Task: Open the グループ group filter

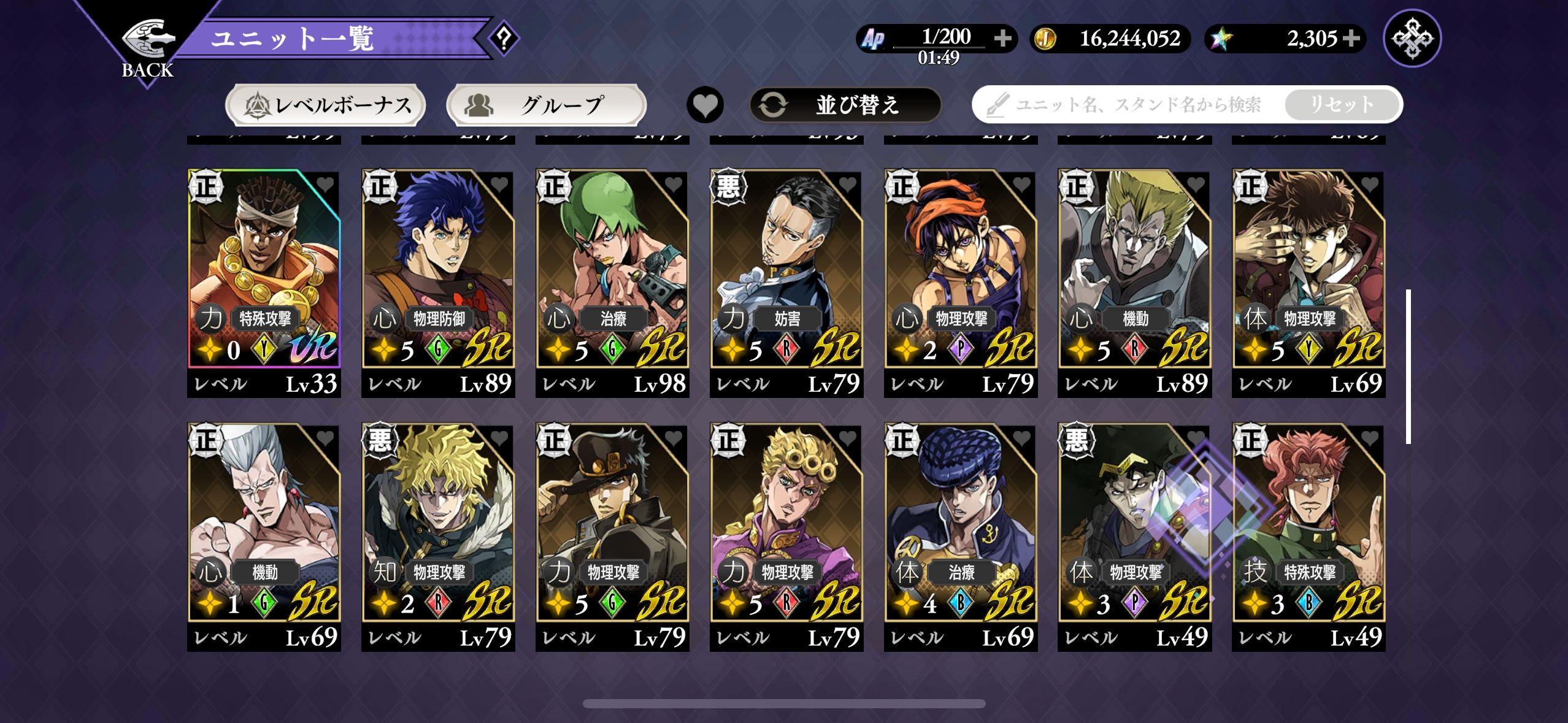Action: [546, 105]
